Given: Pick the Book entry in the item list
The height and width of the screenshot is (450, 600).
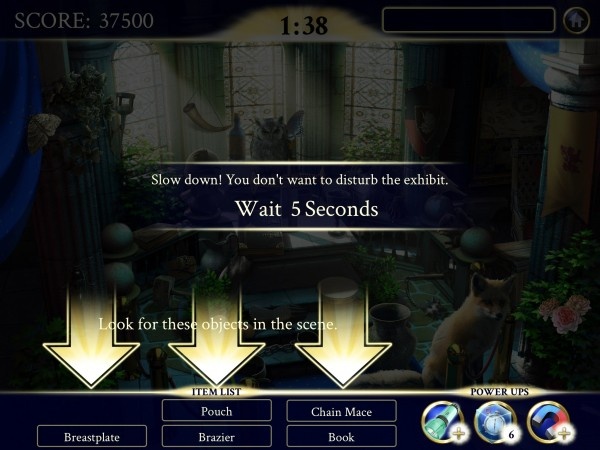Looking at the screenshot, I should (342, 437).
